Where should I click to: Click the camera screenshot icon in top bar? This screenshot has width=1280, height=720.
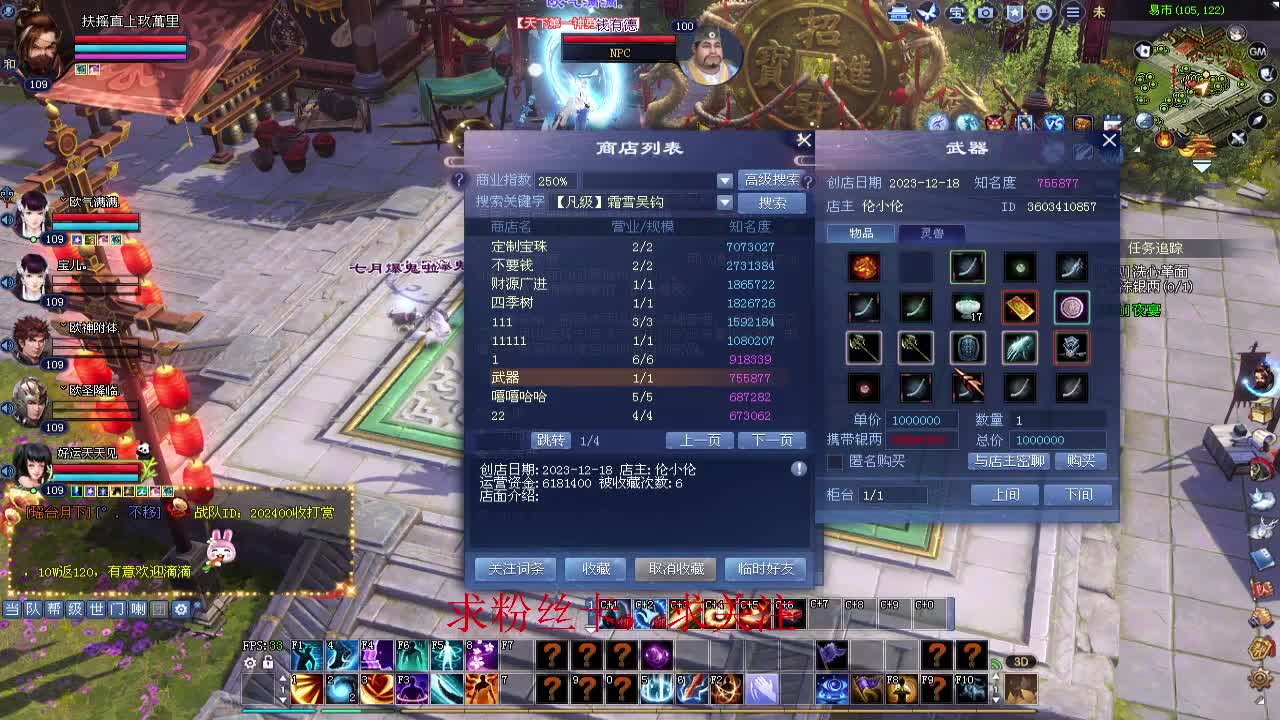pos(985,12)
